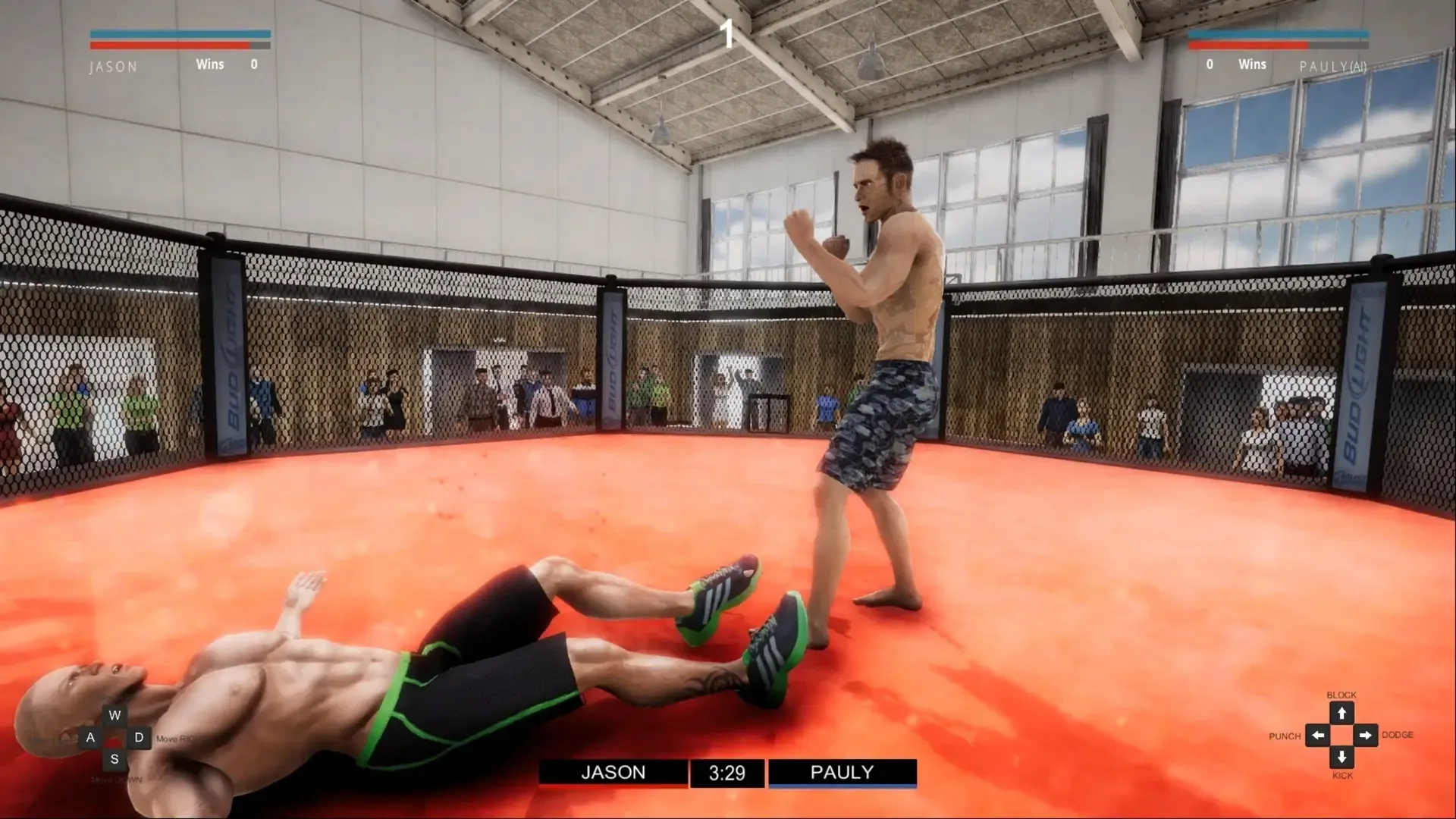Select the PAULY nameplate tab
1456x819 pixels.
[843, 773]
